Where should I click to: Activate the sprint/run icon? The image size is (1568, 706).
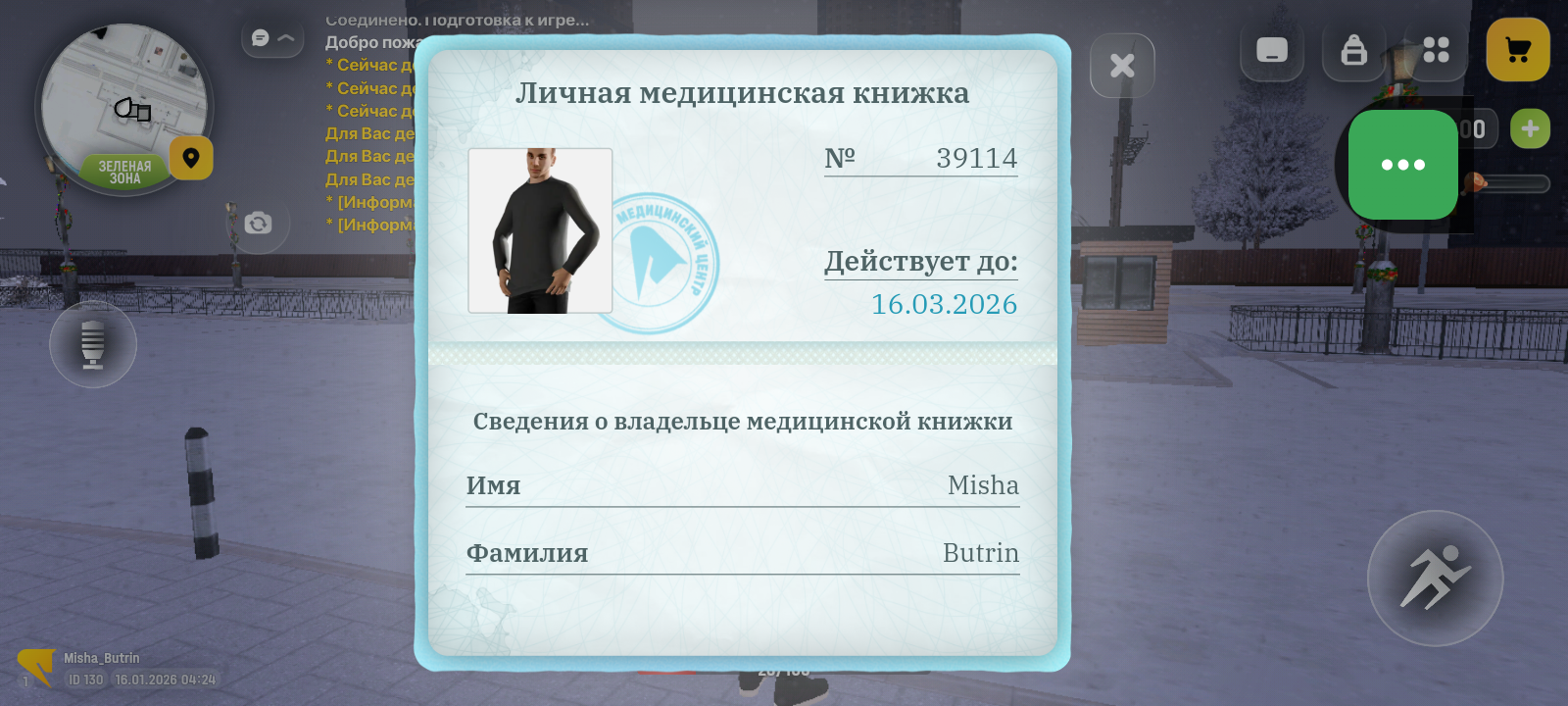pos(1434,579)
